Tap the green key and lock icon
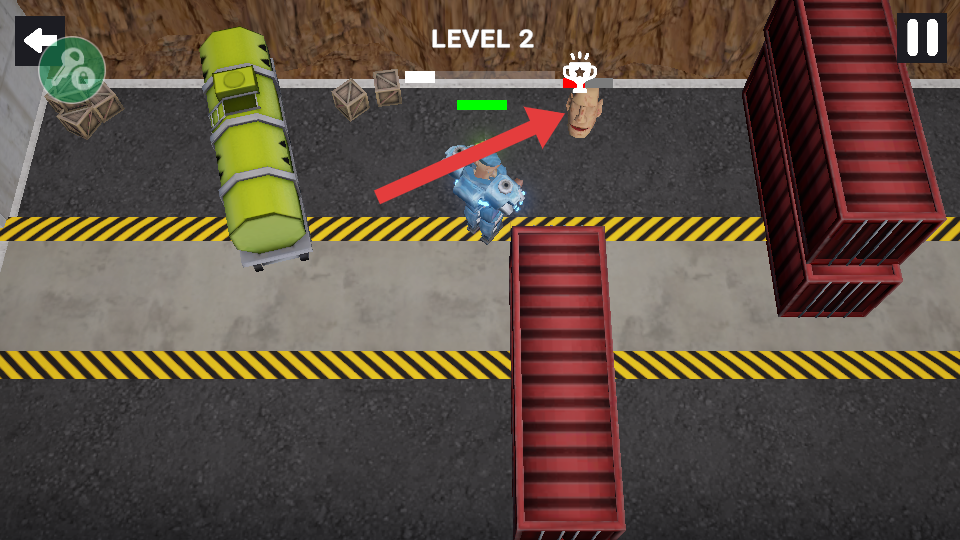 (73, 71)
